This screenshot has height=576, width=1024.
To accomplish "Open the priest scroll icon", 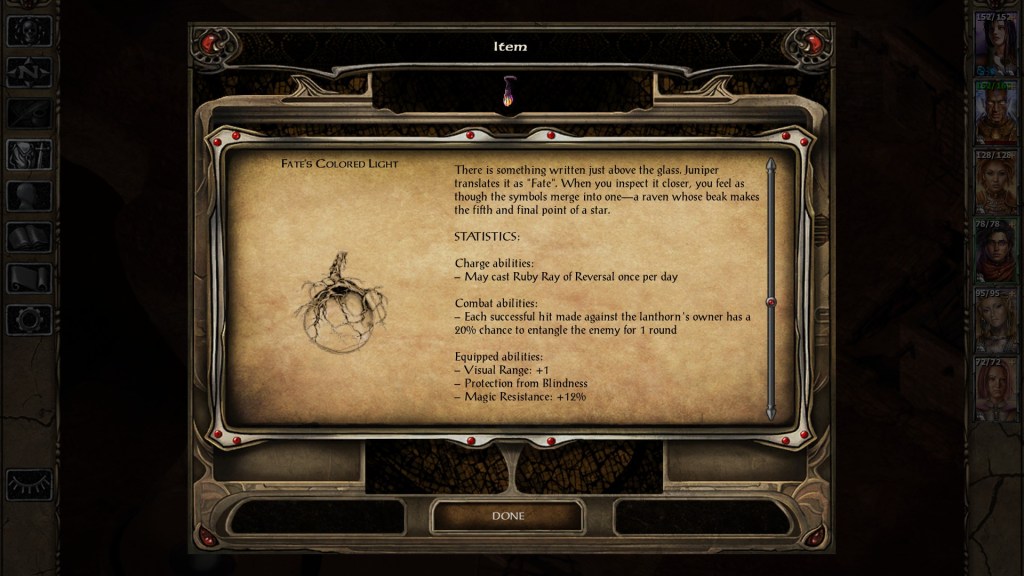I will (29, 278).
